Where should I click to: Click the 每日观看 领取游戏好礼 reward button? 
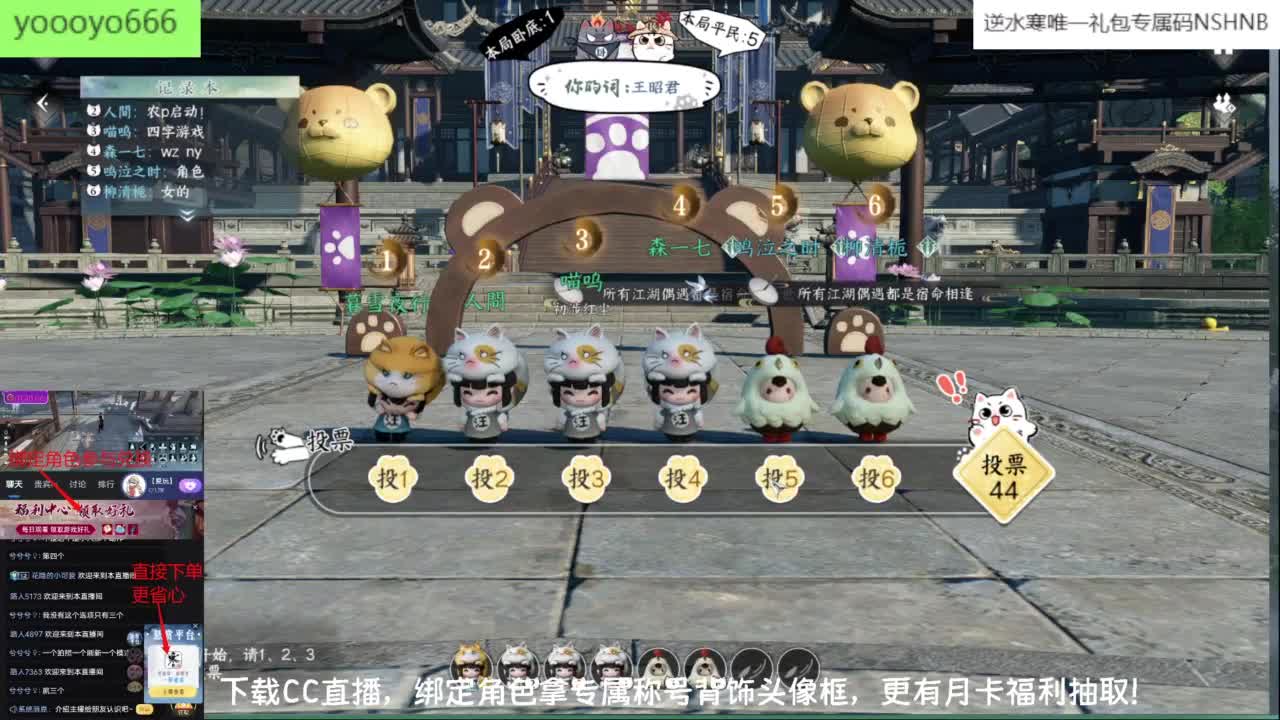point(58,530)
